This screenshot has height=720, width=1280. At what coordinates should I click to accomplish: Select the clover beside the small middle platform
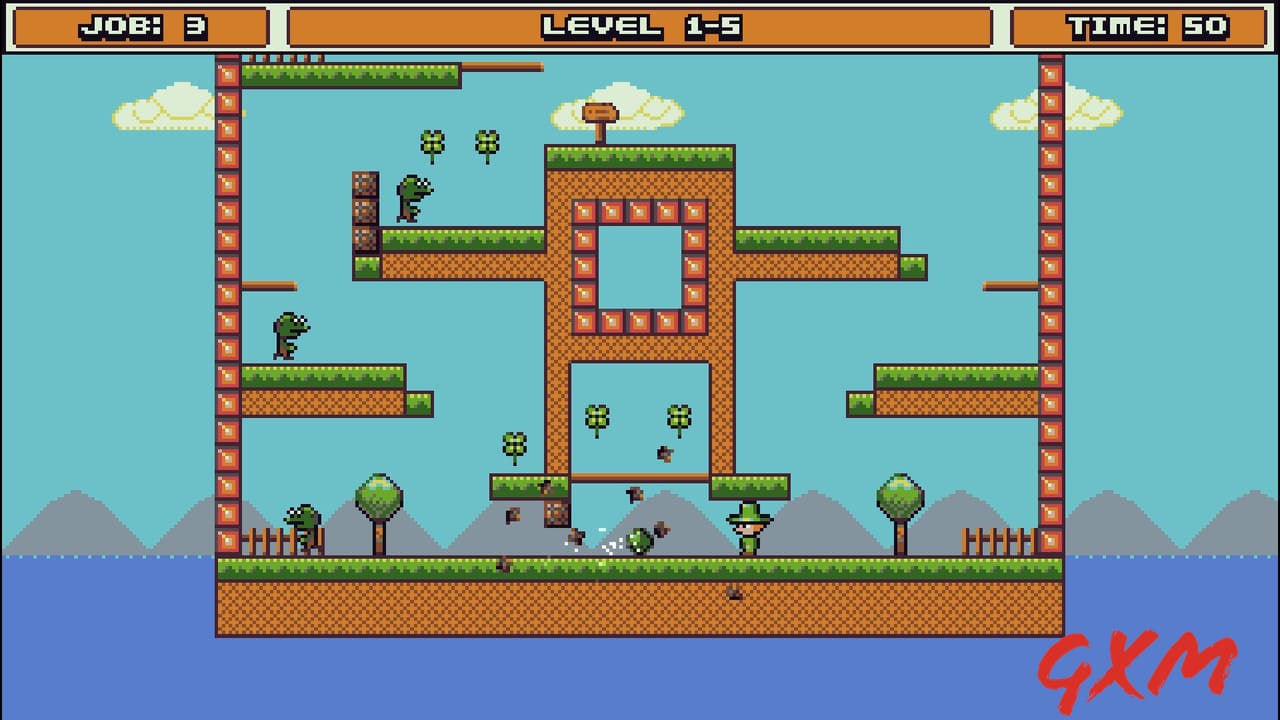click(514, 442)
